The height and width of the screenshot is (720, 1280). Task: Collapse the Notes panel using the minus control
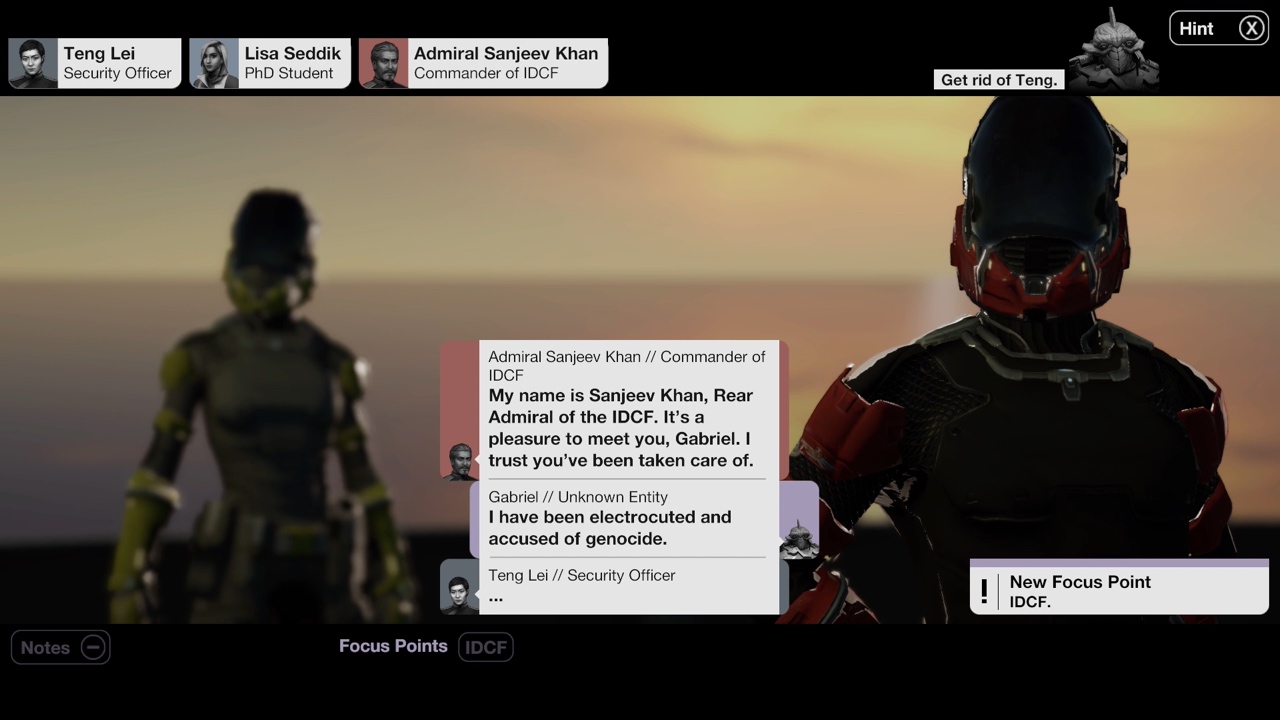(92, 647)
